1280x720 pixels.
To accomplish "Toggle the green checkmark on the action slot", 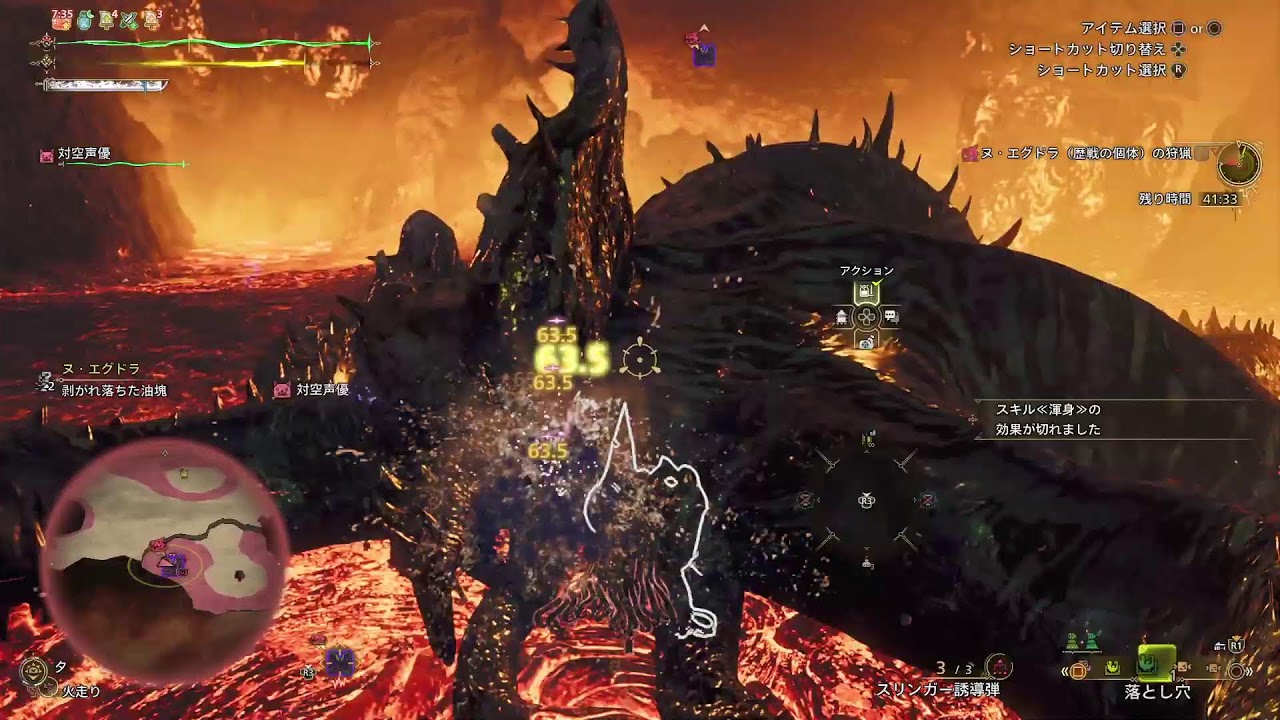I will (875, 284).
